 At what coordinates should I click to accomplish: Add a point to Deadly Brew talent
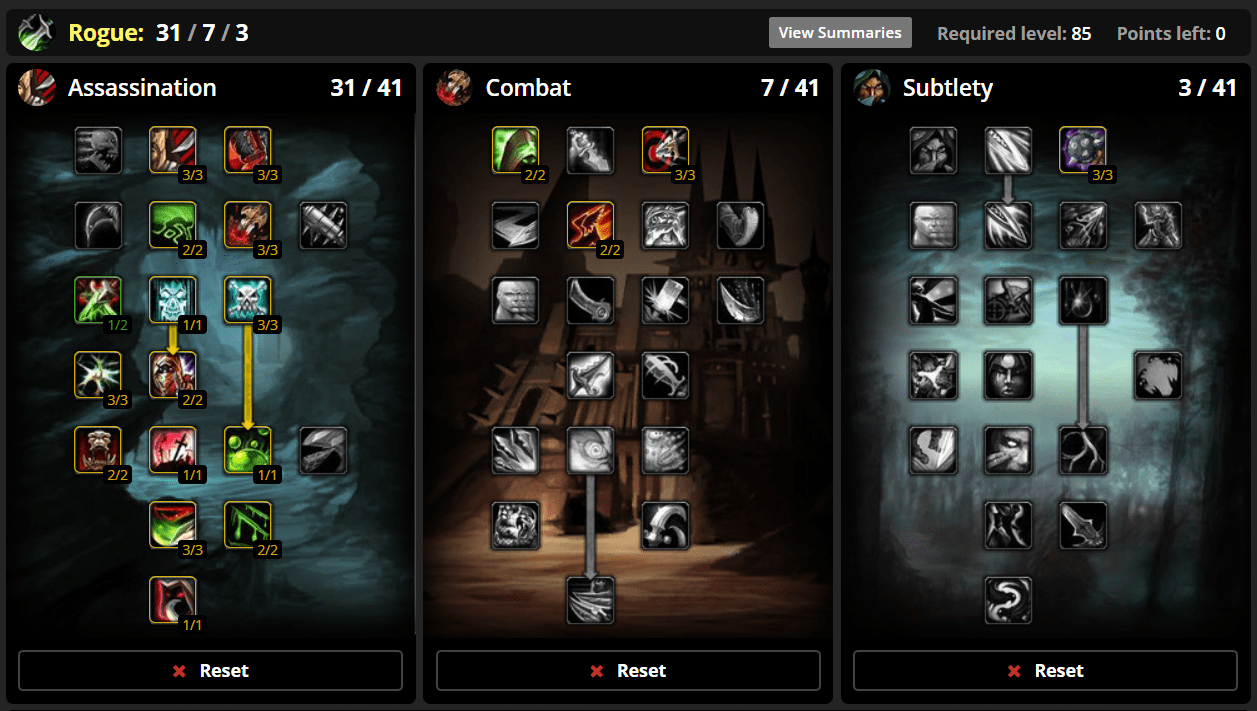98,300
